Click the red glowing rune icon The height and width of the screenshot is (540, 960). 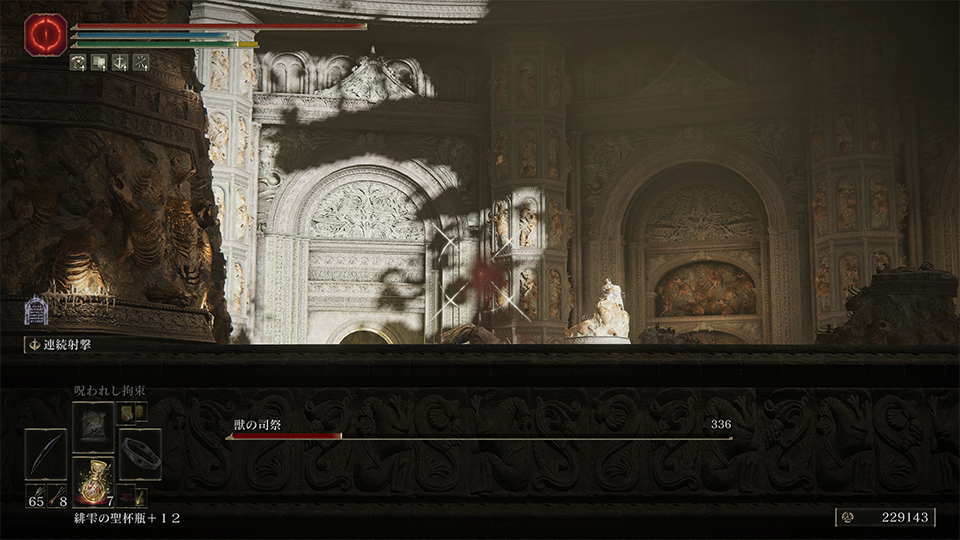(45, 34)
